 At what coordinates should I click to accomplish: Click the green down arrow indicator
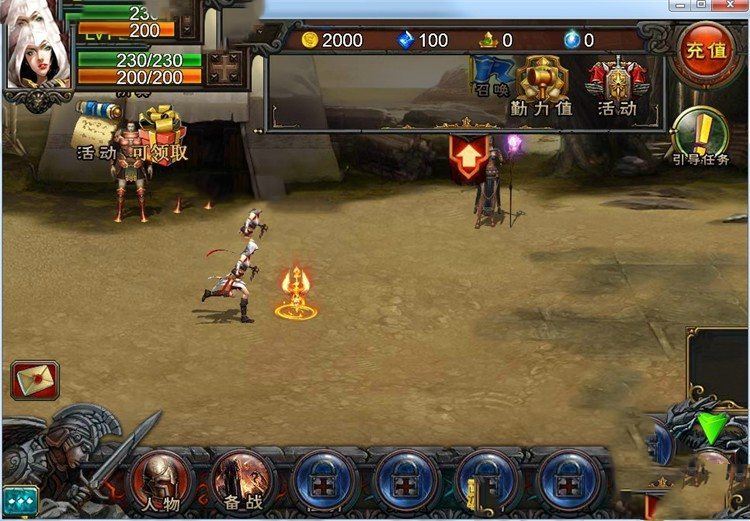pyautogui.click(x=713, y=428)
